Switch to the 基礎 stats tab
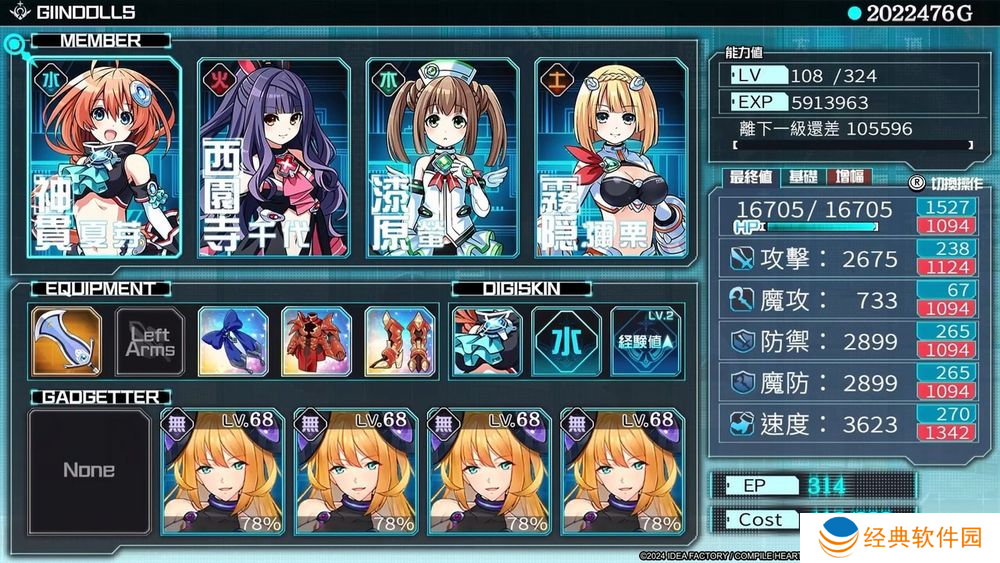The height and width of the screenshot is (563, 1000). tap(802, 177)
